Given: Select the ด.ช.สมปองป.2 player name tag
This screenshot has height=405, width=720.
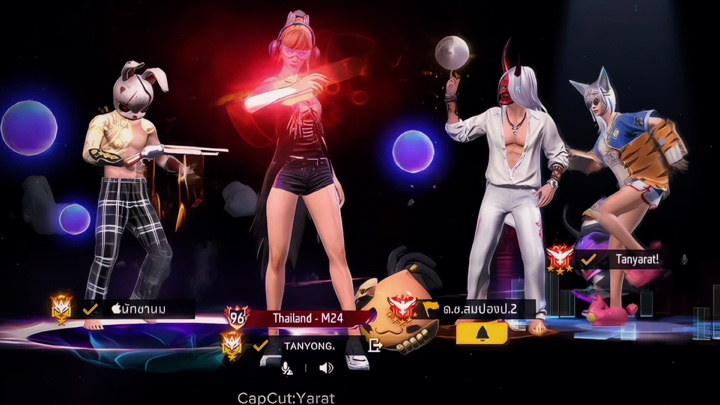Looking at the screenshot, I should click(x=478, y=309).
